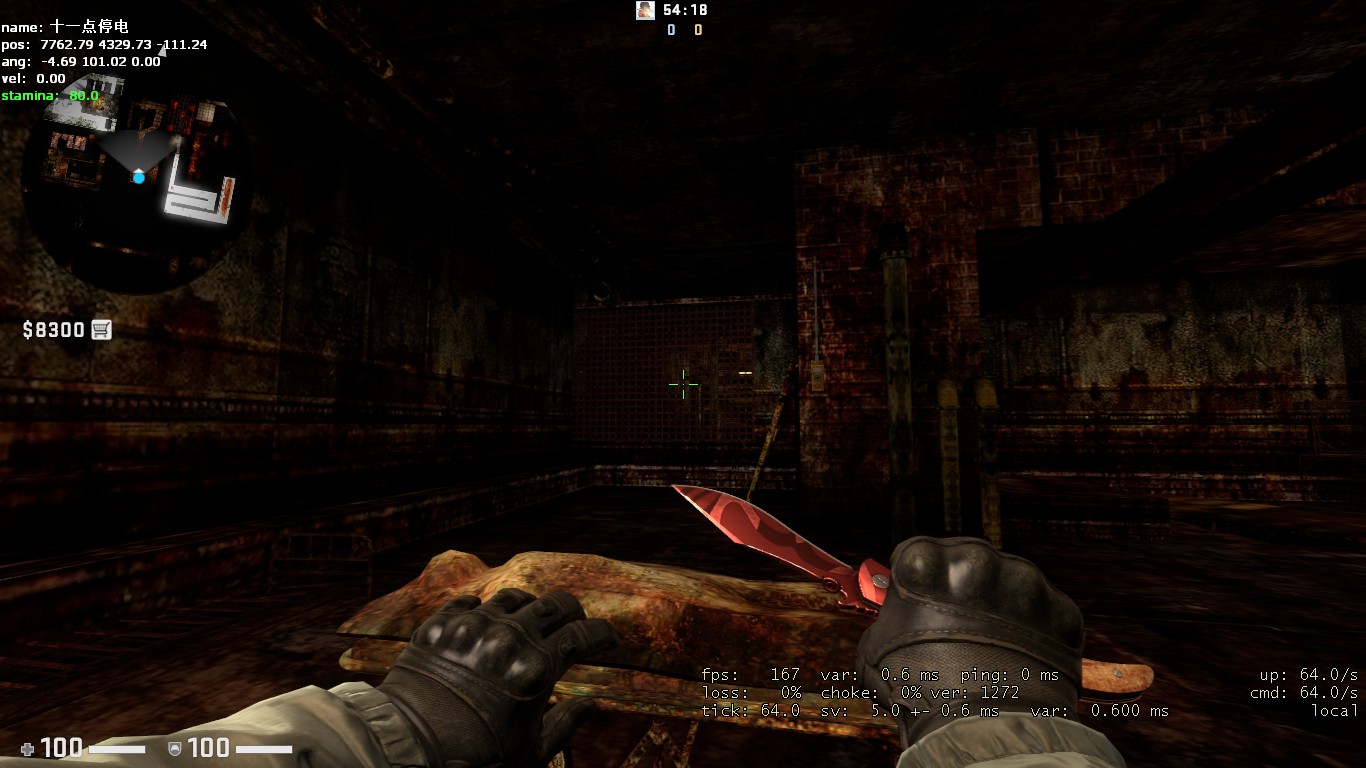Open the buy menu cart icon
This screenshot has width=1366, height=768.
tap(101, 329)
